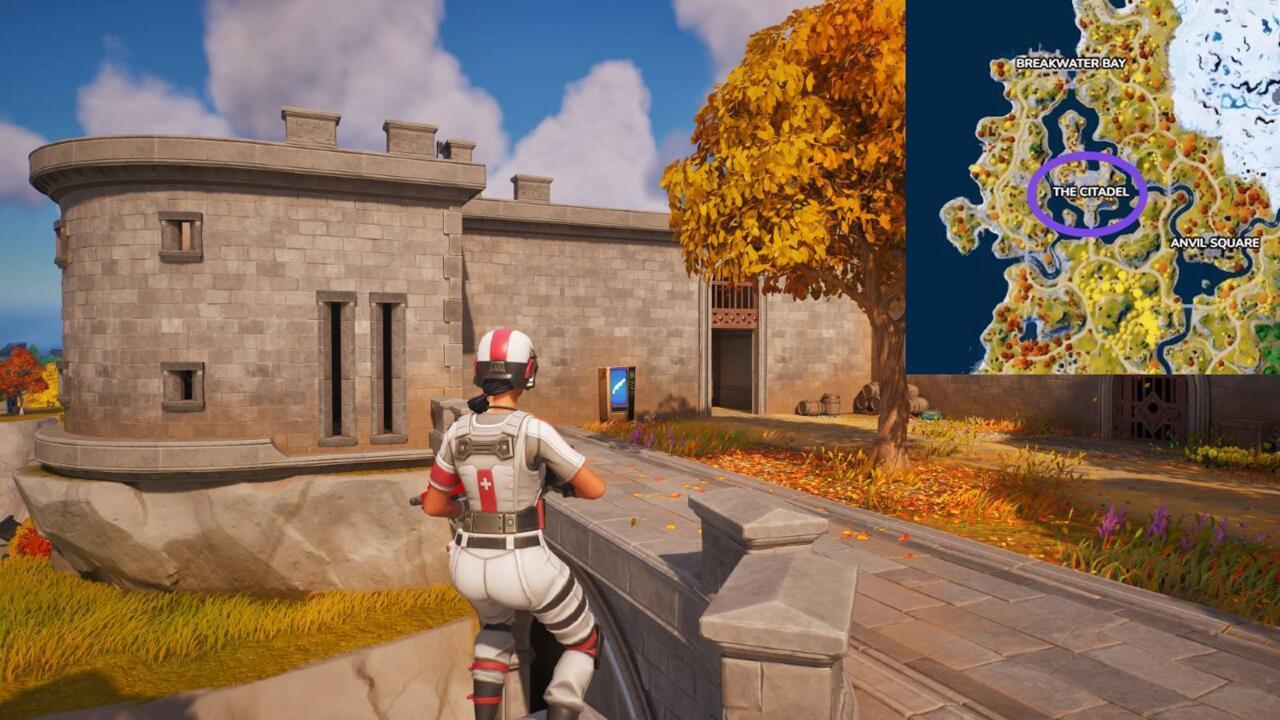1280x720 pixels.
Task: Click the Breakwater Bay map label
Action: [1069, 62]
